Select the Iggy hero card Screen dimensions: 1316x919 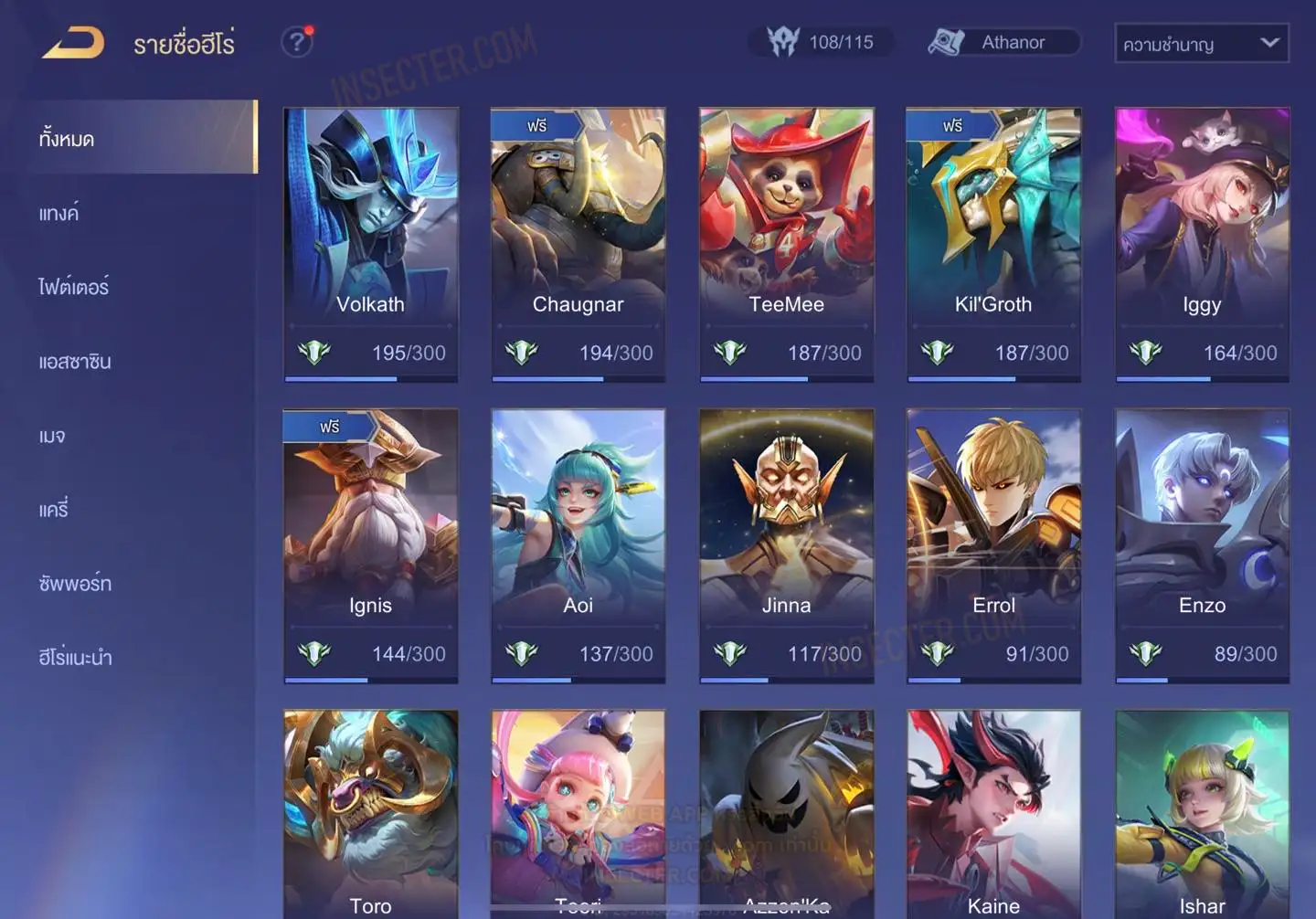[x=1202, y=244]
